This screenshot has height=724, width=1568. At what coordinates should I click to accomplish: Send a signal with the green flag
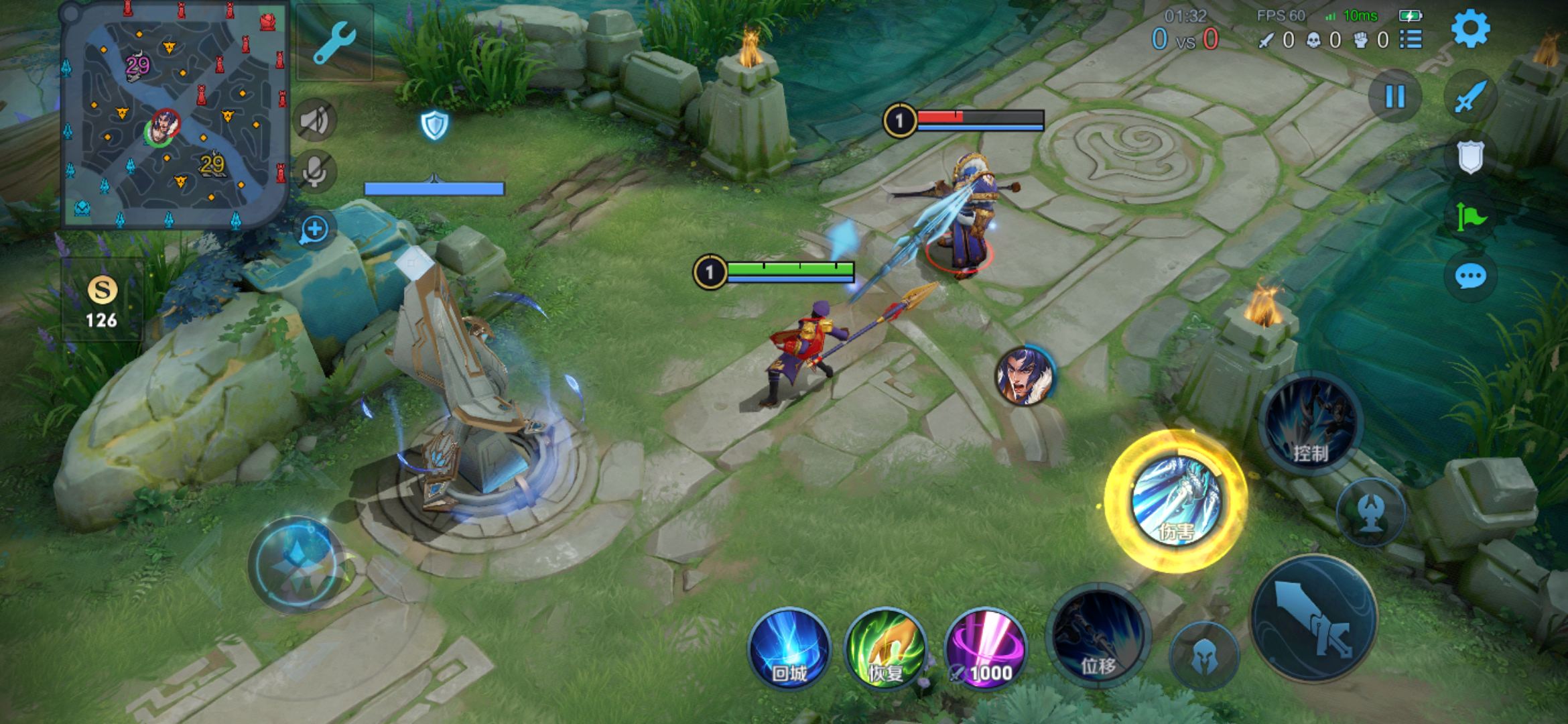pos(1470,217)
